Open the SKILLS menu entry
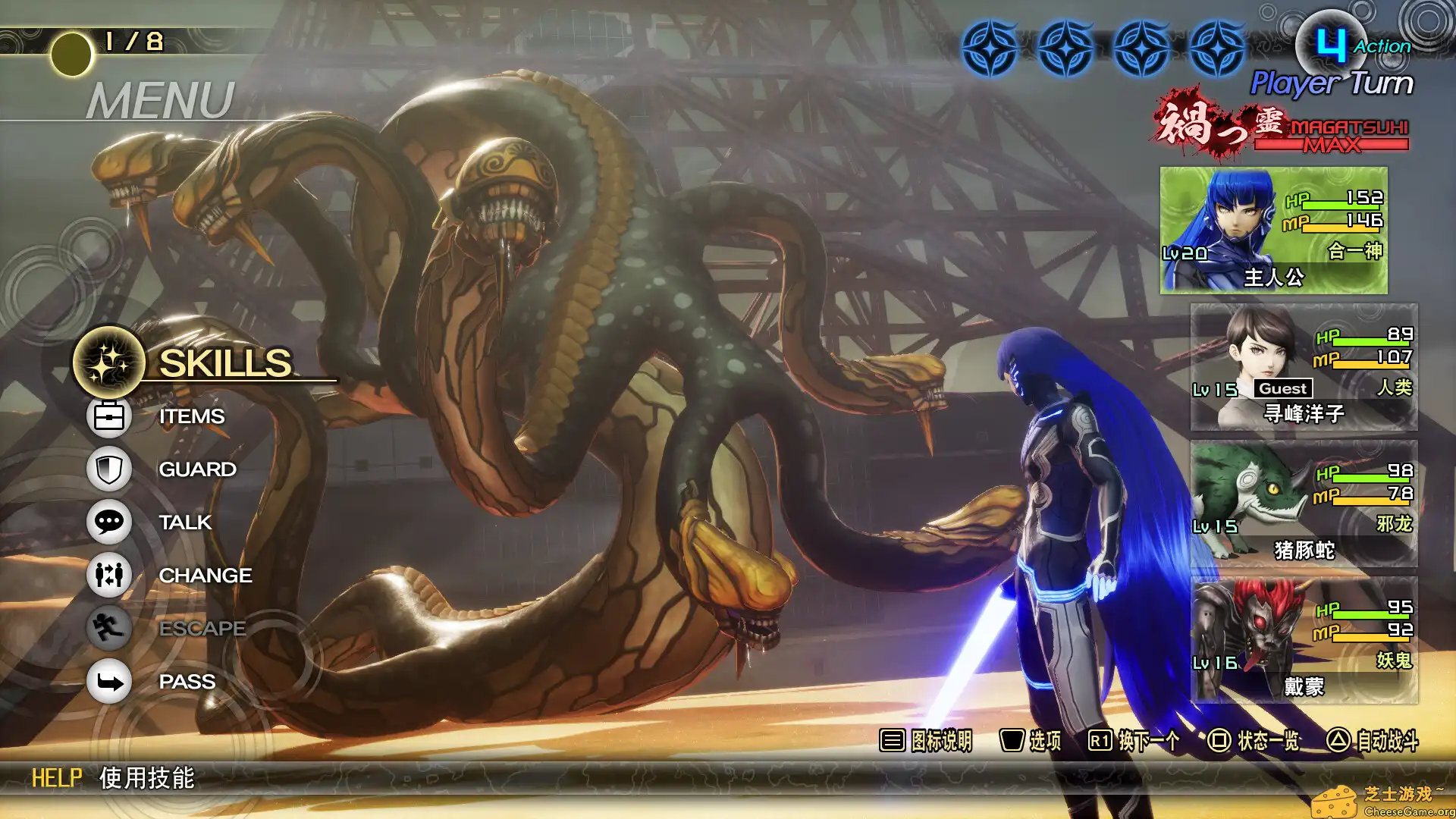 coord(227,362)
